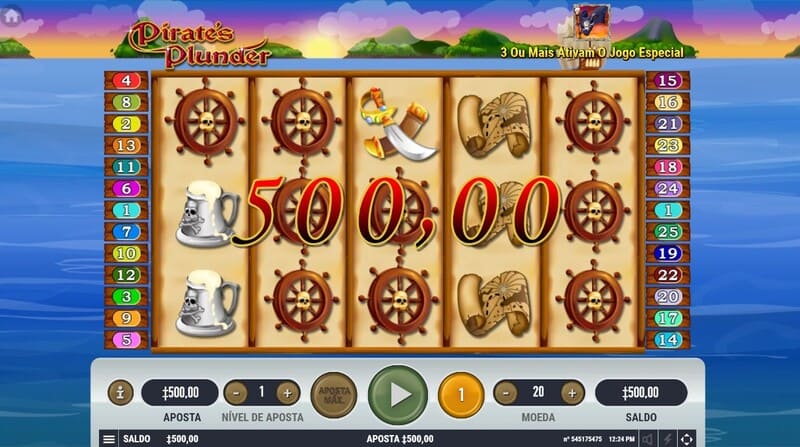Open the paytable info button
Image resolution: width=800 pixels, height=447 pixels.
(x=120, y=393)
